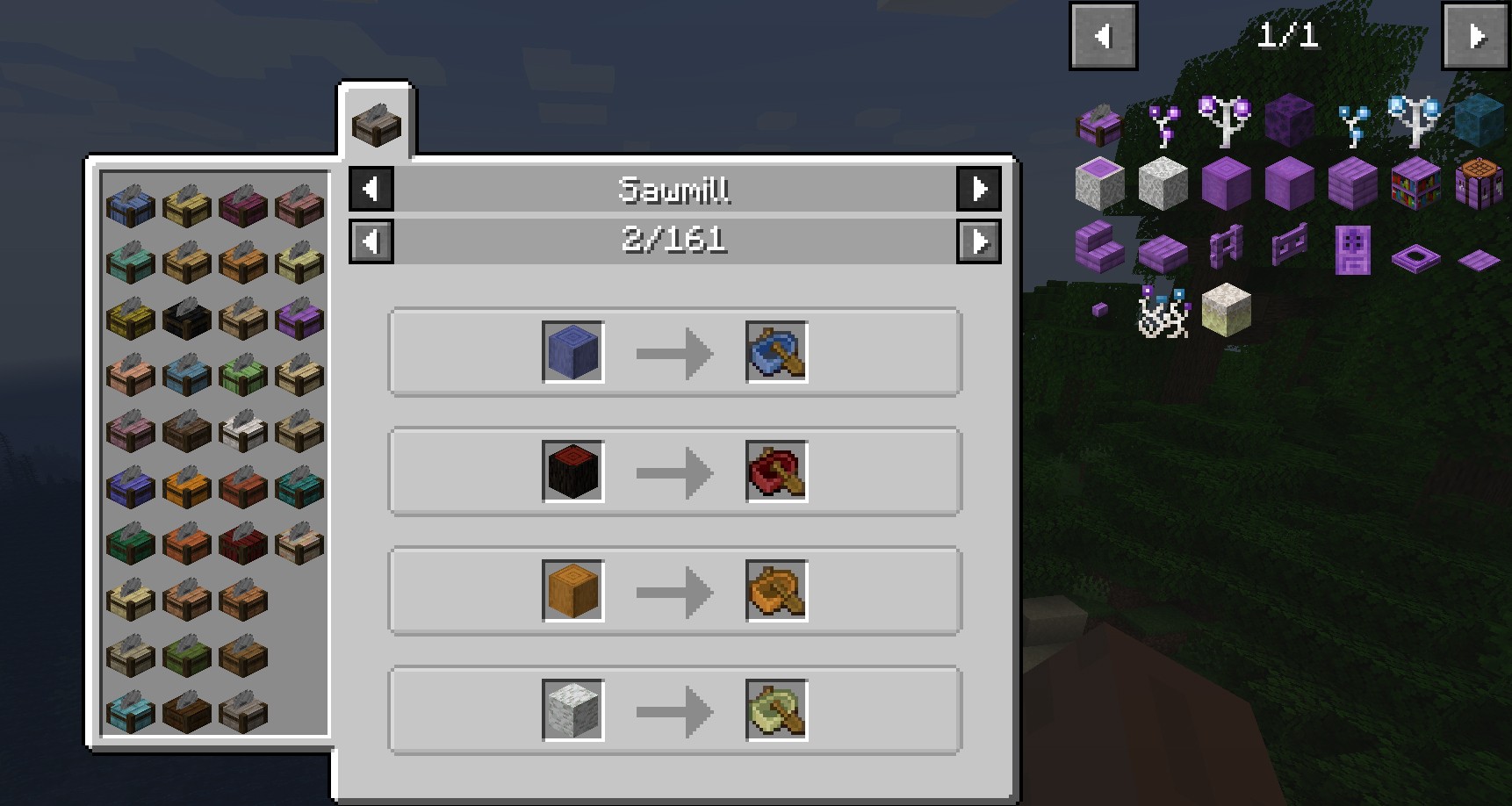Pick the red boat output slot
1512x806 pixels.
(776, 471)
